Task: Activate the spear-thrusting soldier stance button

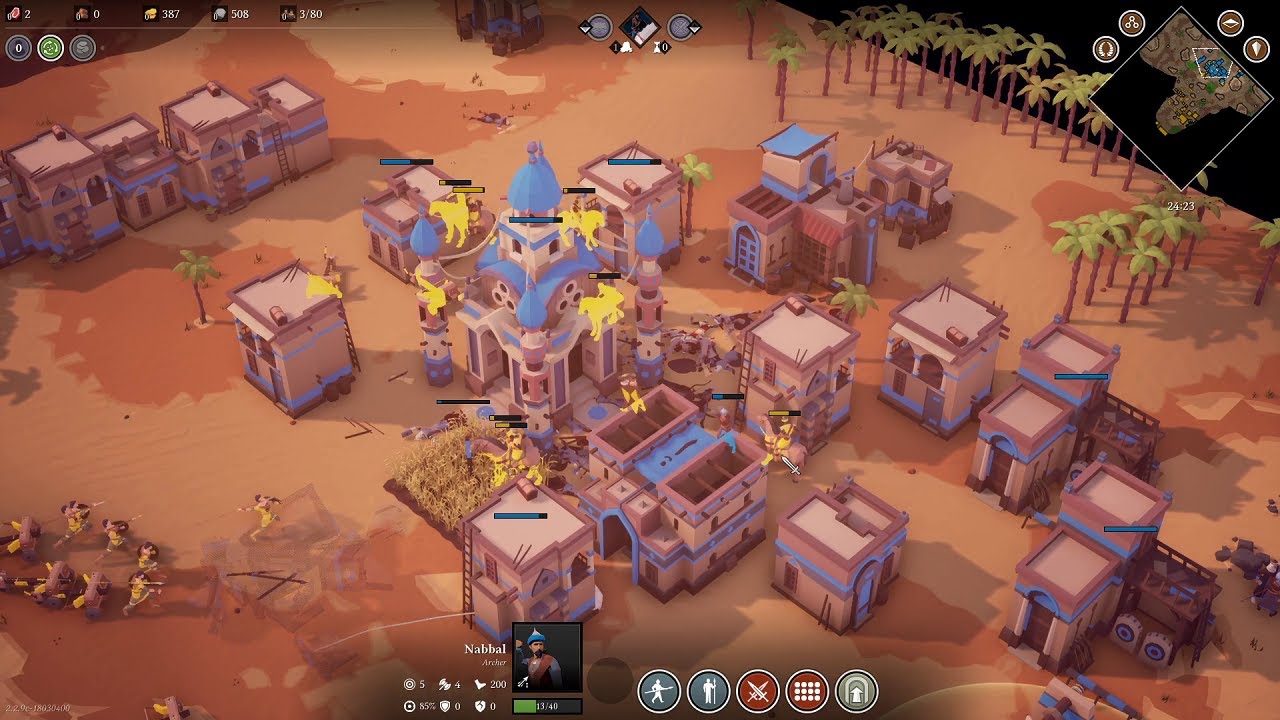Action: tap(659, 691)
